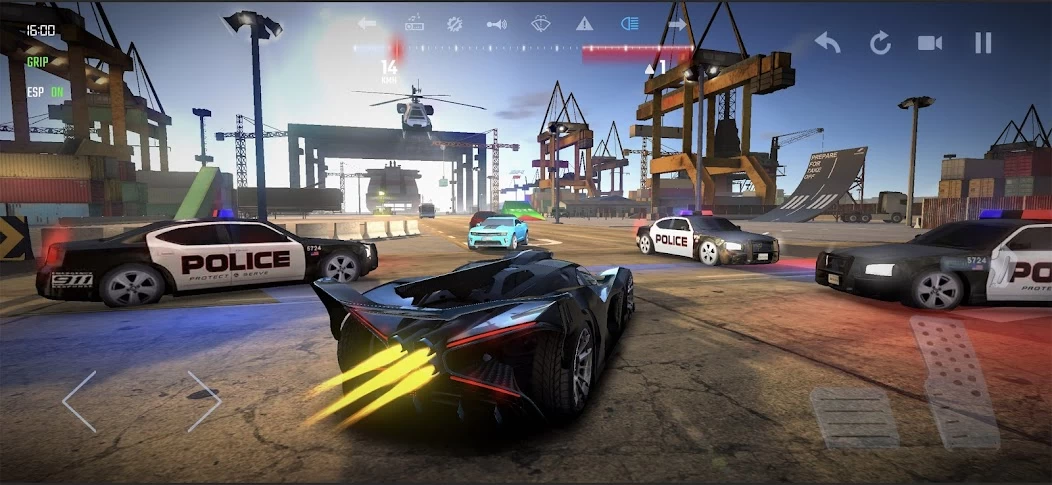Switch the camera view
The width and height of the screenshot is (1052, 485).
click(930, 42)
